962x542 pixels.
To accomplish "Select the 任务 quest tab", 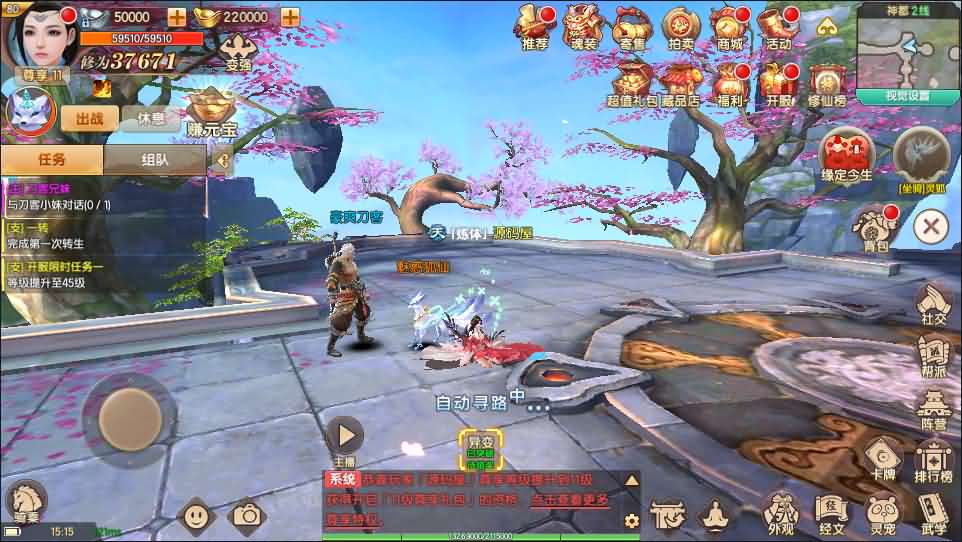I will tap(52, 159).
